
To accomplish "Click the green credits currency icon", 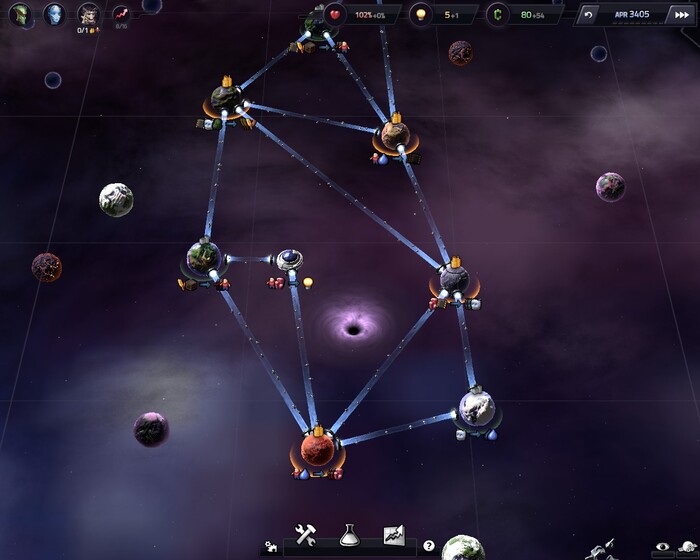I will [x=498, y=15].
